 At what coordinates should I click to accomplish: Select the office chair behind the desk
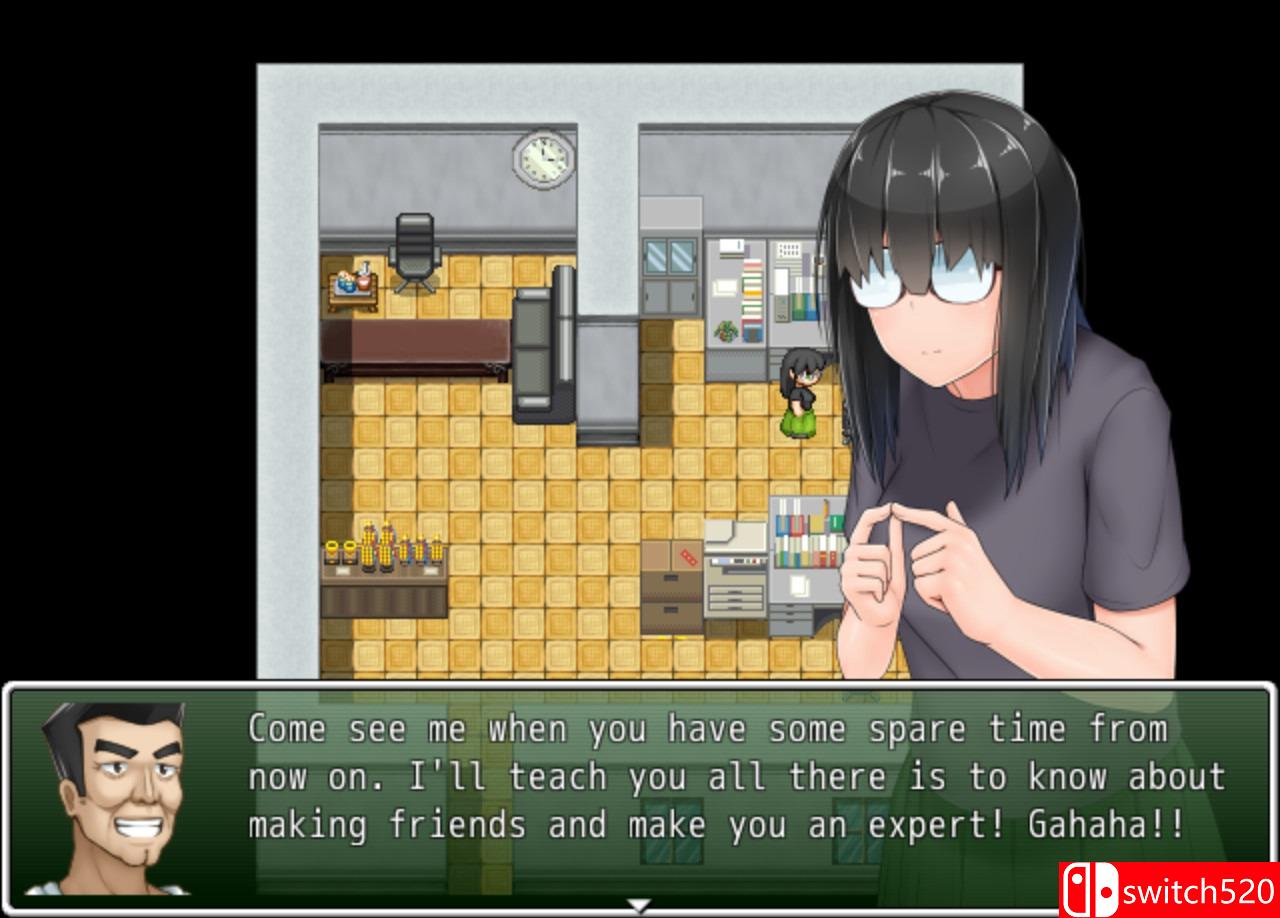click(x=417, y=243)
